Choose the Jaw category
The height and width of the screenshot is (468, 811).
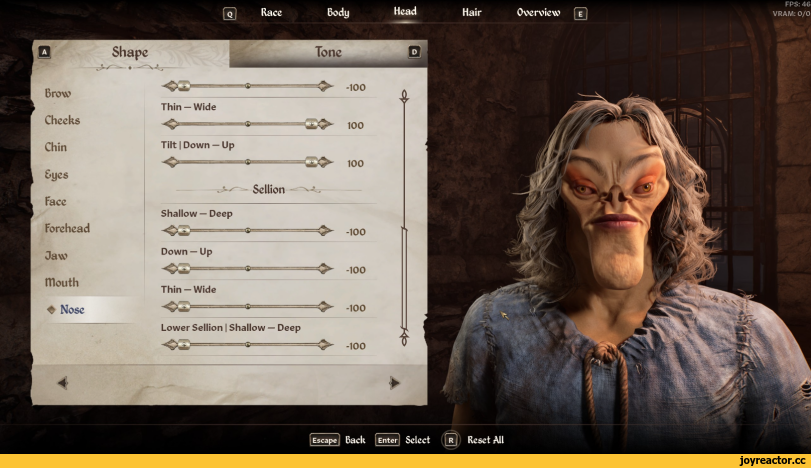pyautogui.click(x=55, y=255)
